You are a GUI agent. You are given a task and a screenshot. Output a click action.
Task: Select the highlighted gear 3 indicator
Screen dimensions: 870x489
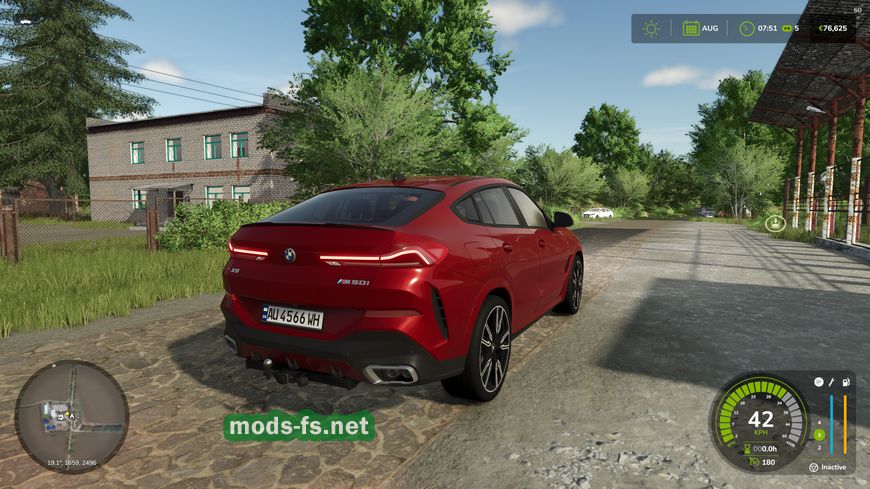[x=818, y=434]
